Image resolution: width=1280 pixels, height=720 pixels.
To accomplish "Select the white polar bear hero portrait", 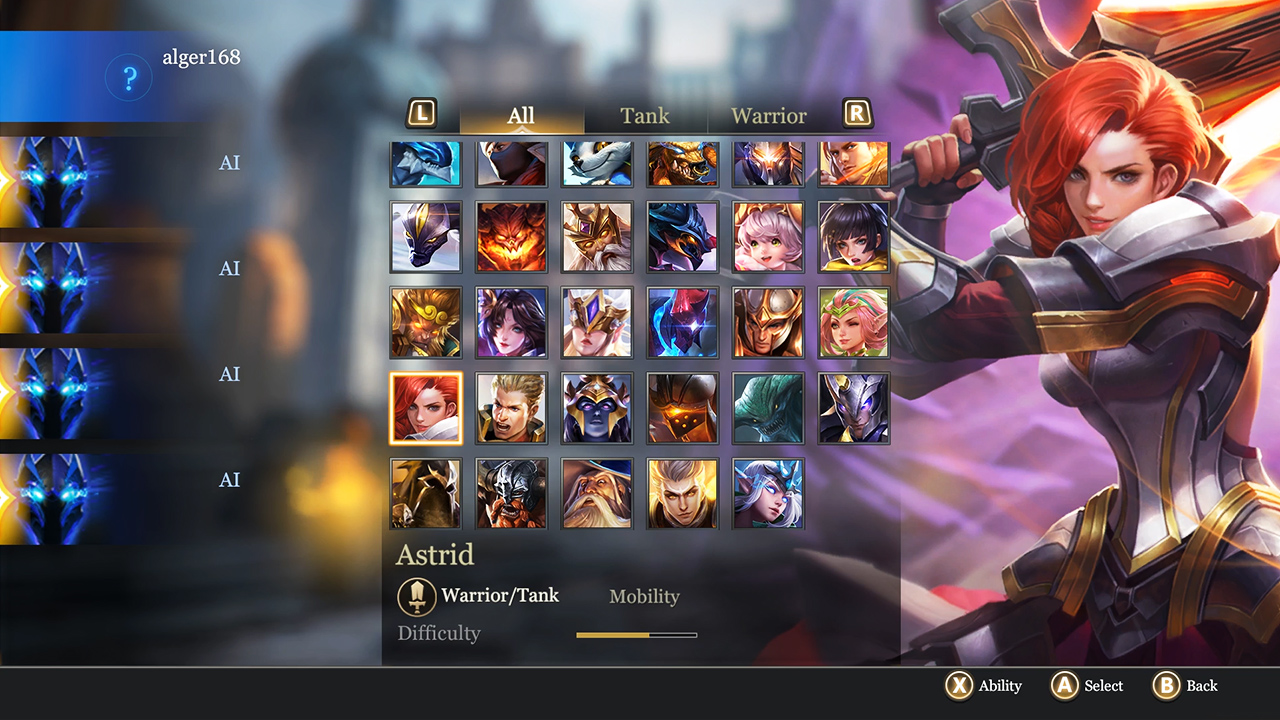I will [x=596, y=164].
